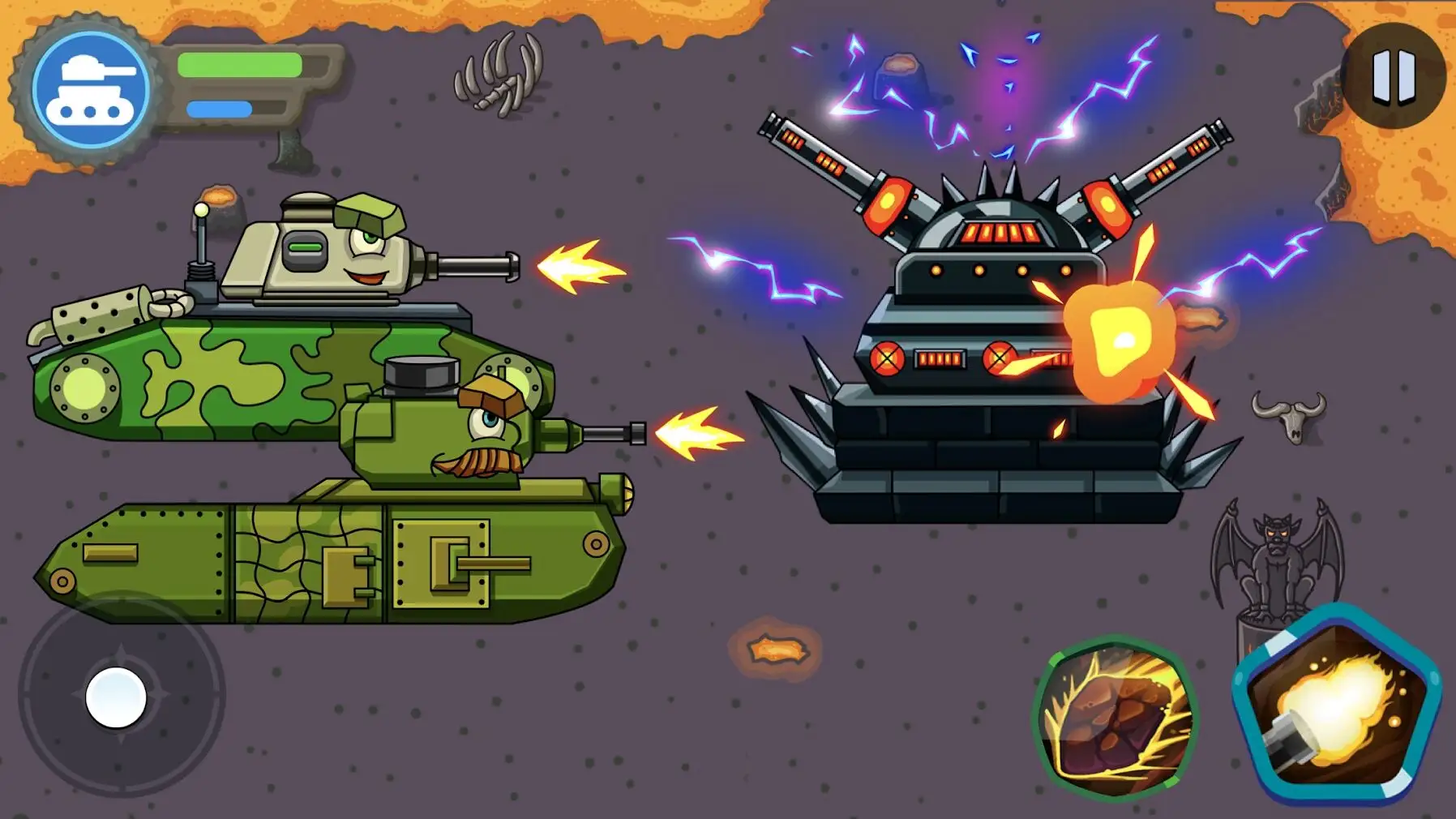Tap the virtual joystick white knob
The width and height of the screenshot is (1456, 819).
116,697
